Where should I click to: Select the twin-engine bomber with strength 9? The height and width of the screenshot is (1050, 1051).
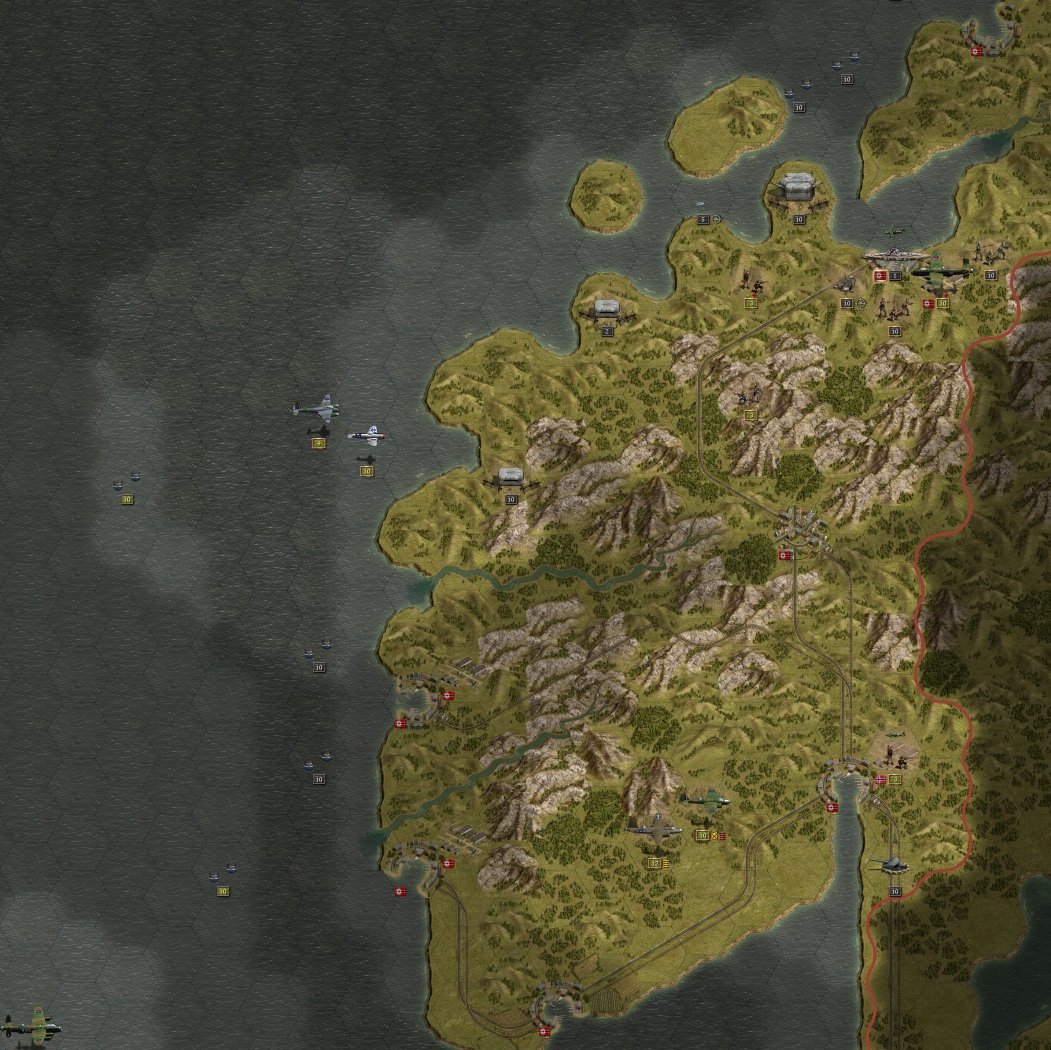point(316,409)
